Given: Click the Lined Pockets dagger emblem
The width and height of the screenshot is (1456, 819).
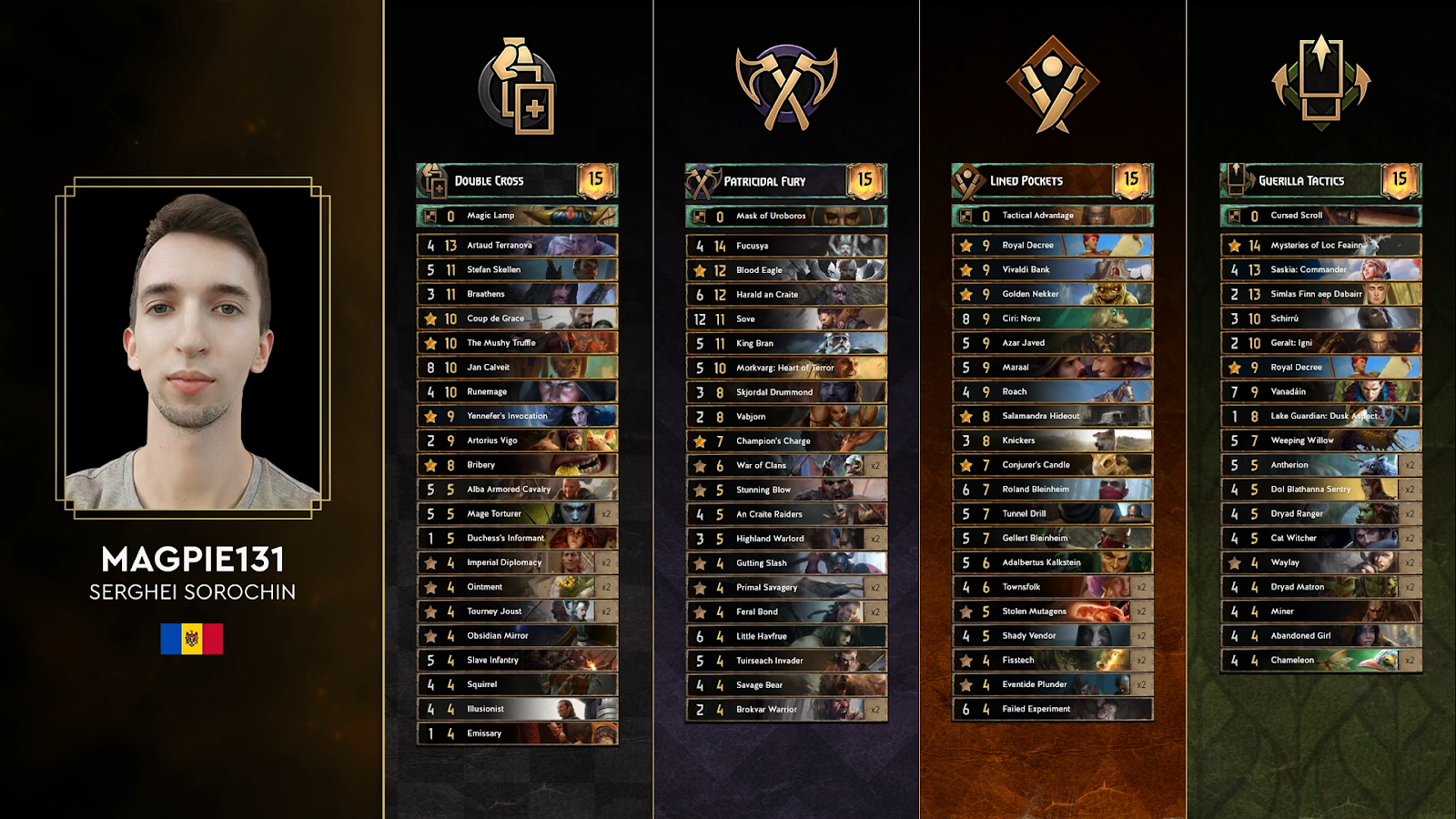Looking at the screenshot, I should click(1051, 85).
